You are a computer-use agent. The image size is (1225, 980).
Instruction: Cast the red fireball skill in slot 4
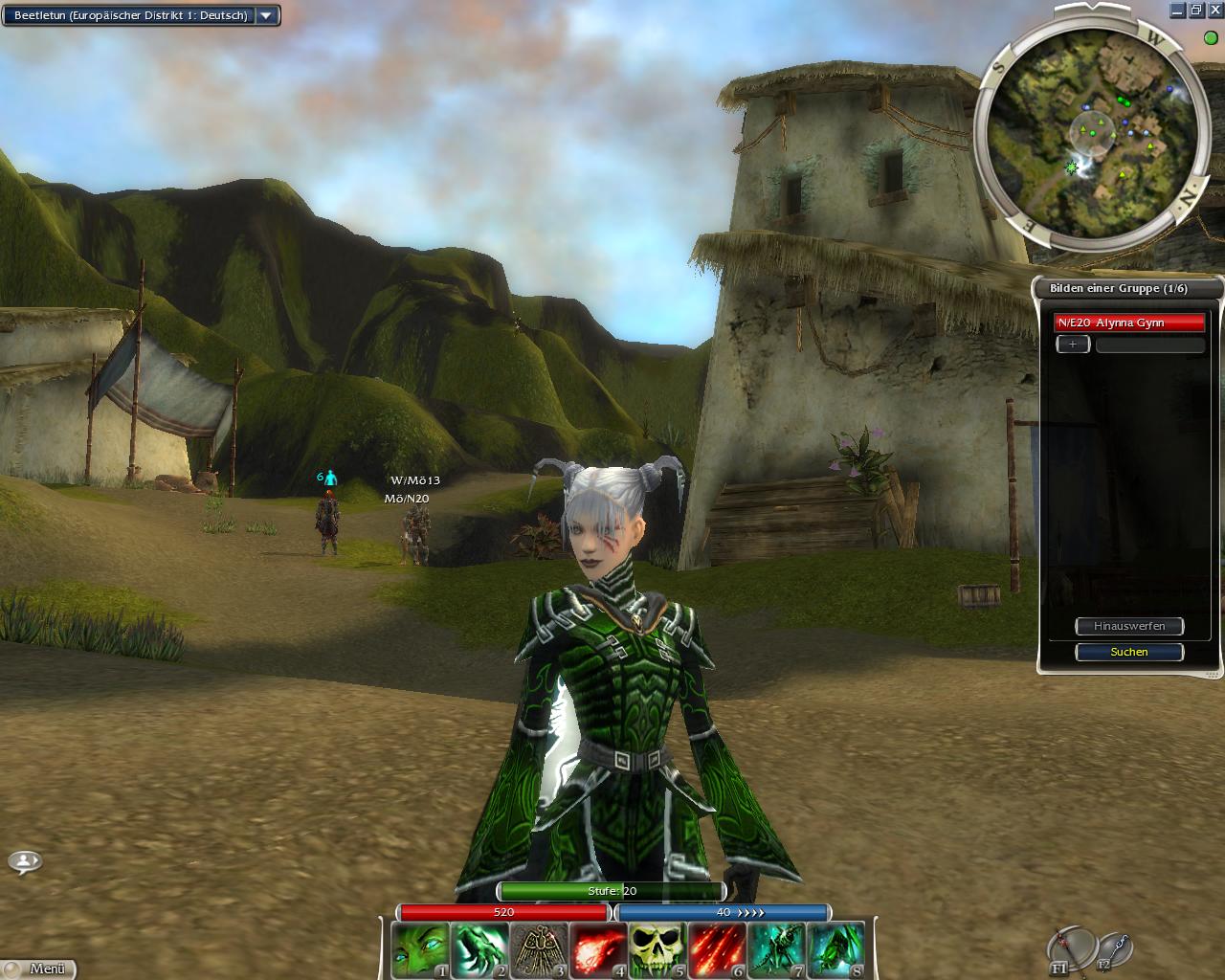click(598, 949)
